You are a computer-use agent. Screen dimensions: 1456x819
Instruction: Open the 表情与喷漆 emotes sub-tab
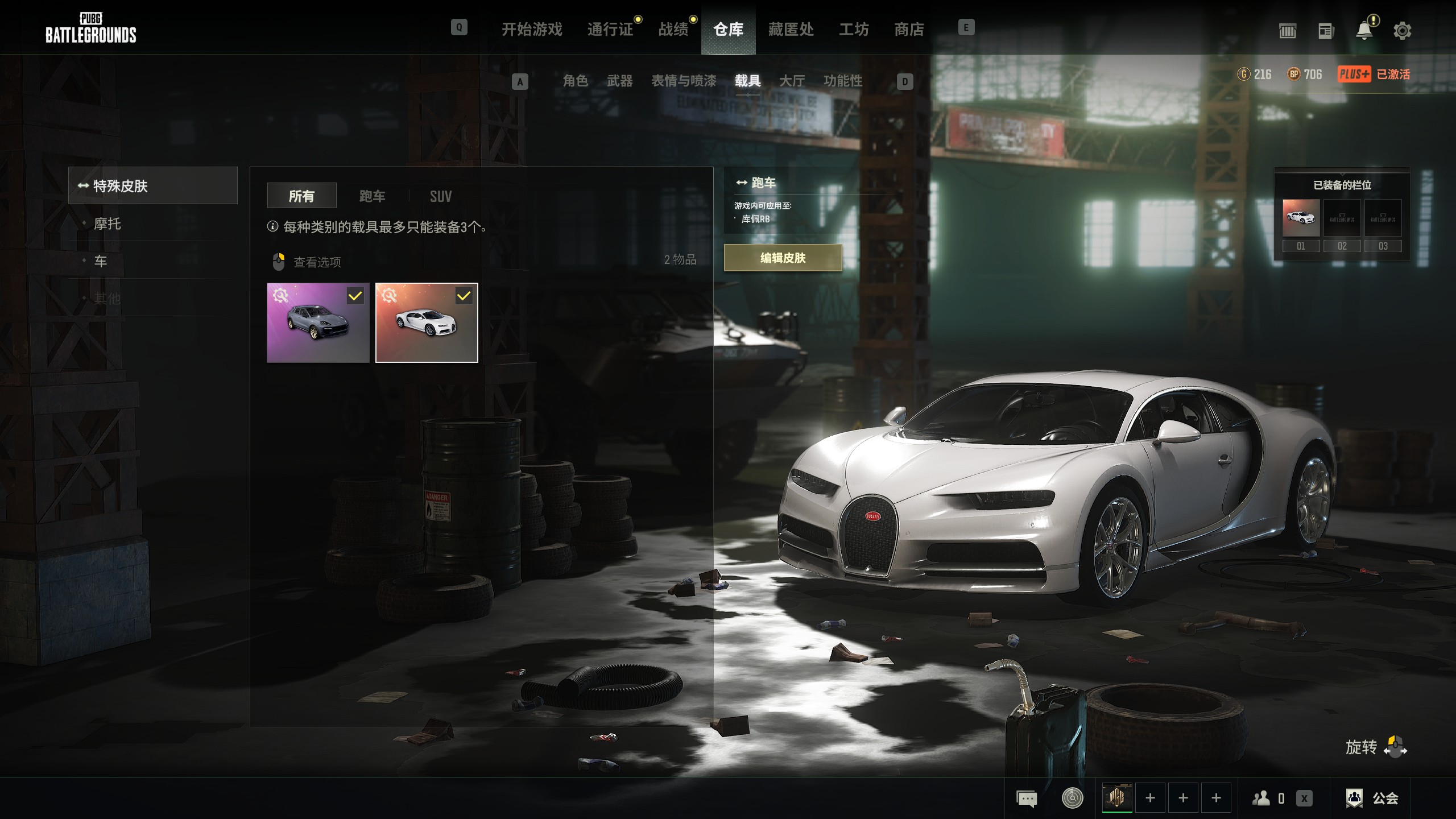click(684, 81)
